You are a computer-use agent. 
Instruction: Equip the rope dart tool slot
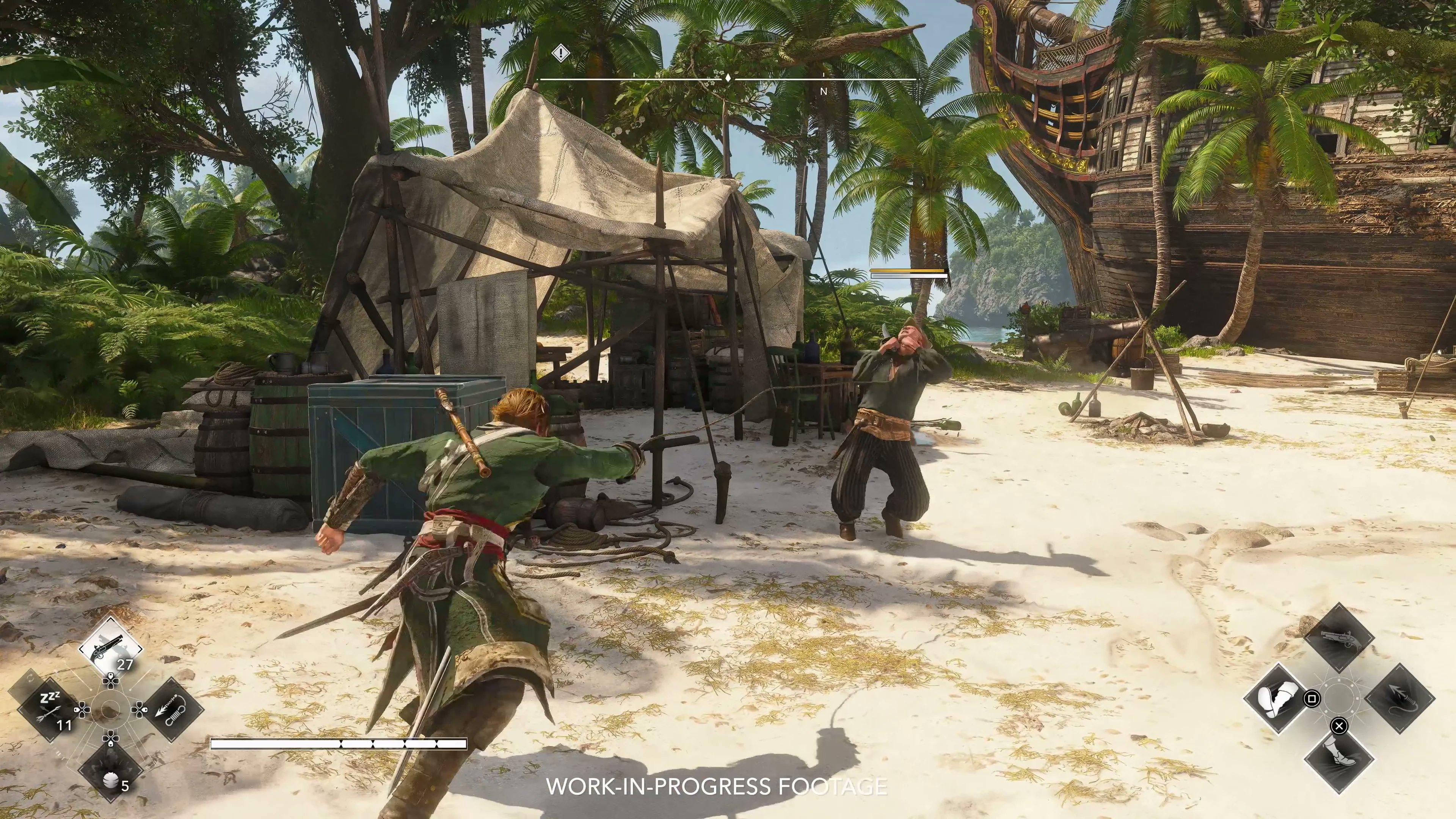pos(173,710)
